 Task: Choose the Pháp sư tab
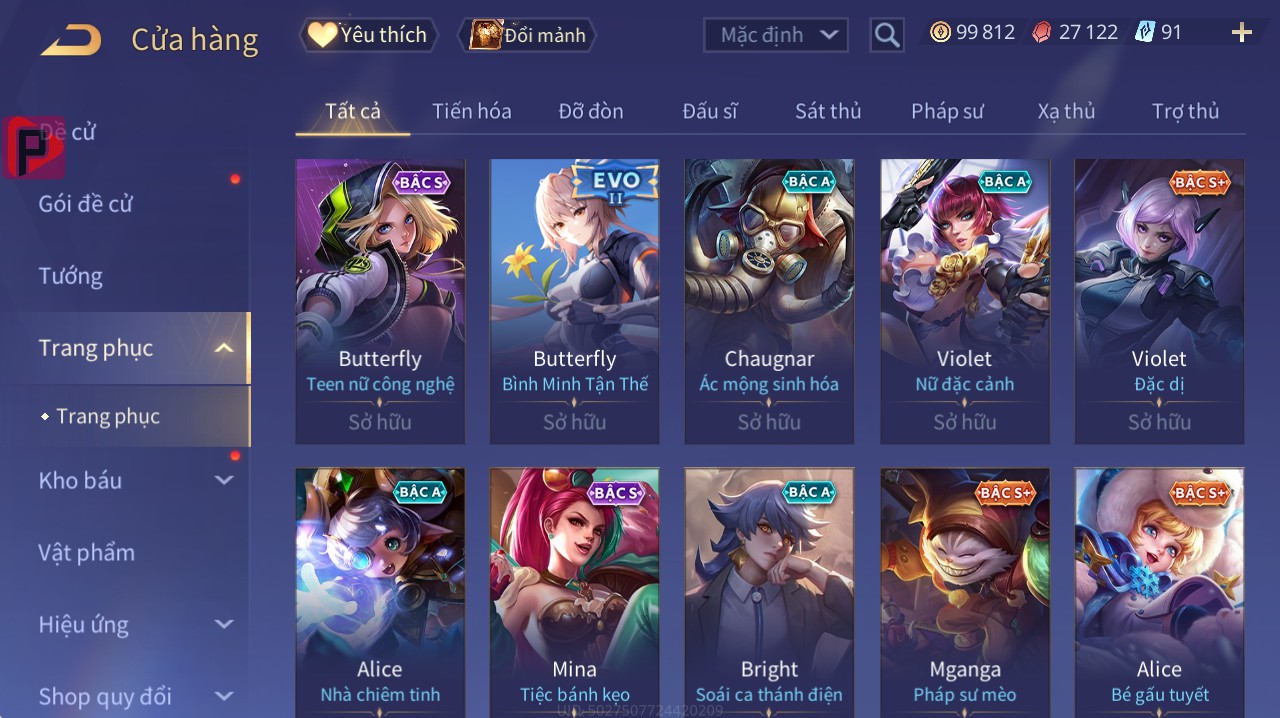pyautogui.click(x=947, y=111)
